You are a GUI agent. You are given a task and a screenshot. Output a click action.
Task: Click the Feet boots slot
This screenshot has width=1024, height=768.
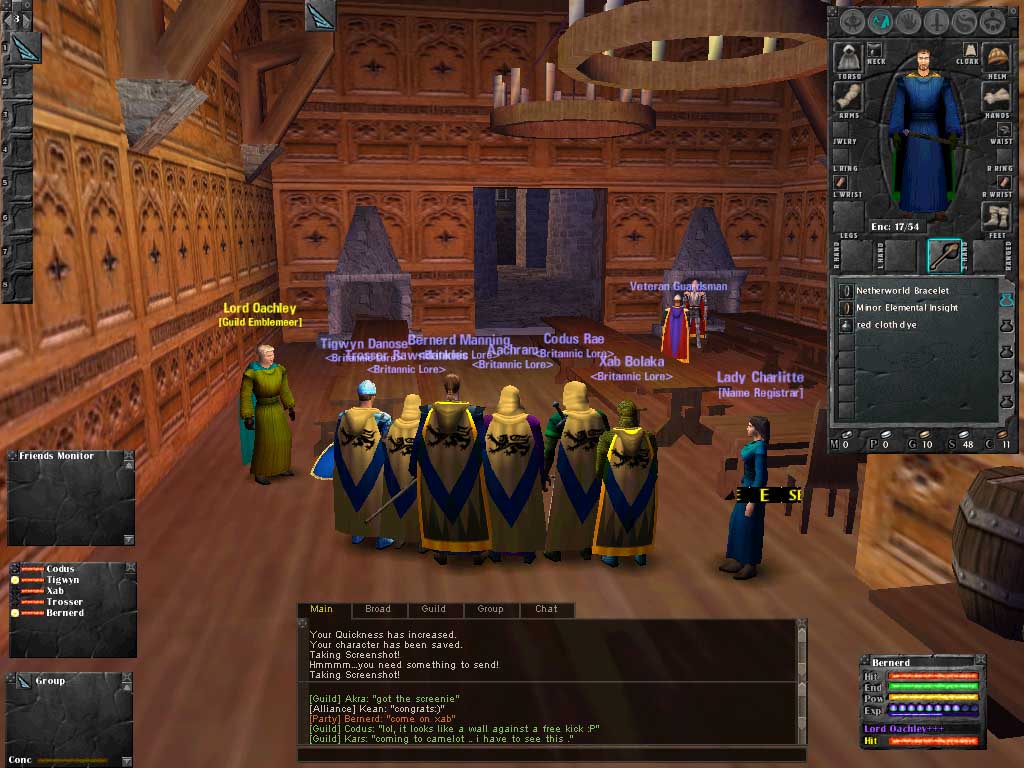(995, 217)
